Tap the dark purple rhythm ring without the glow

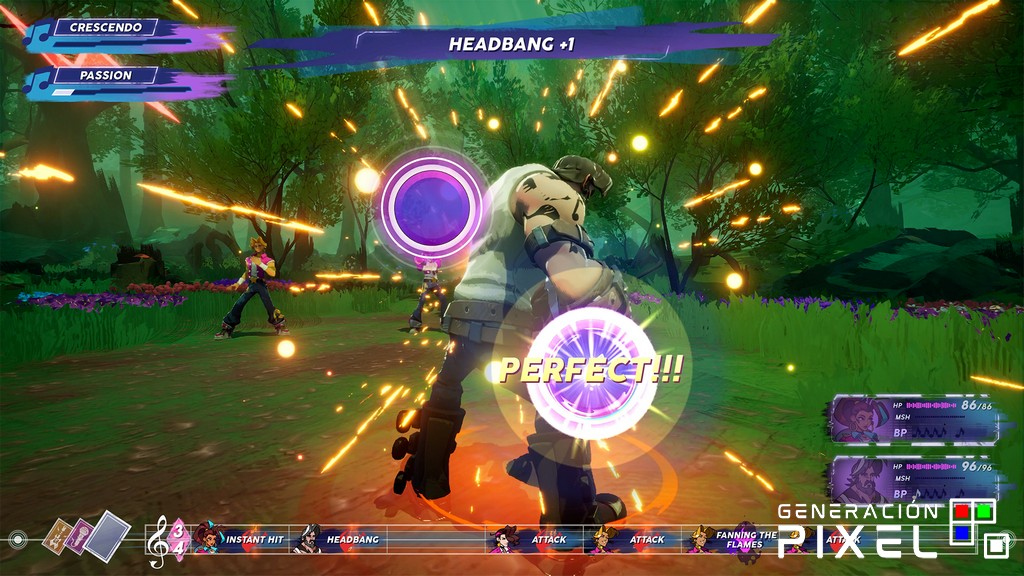coord(430,205)
